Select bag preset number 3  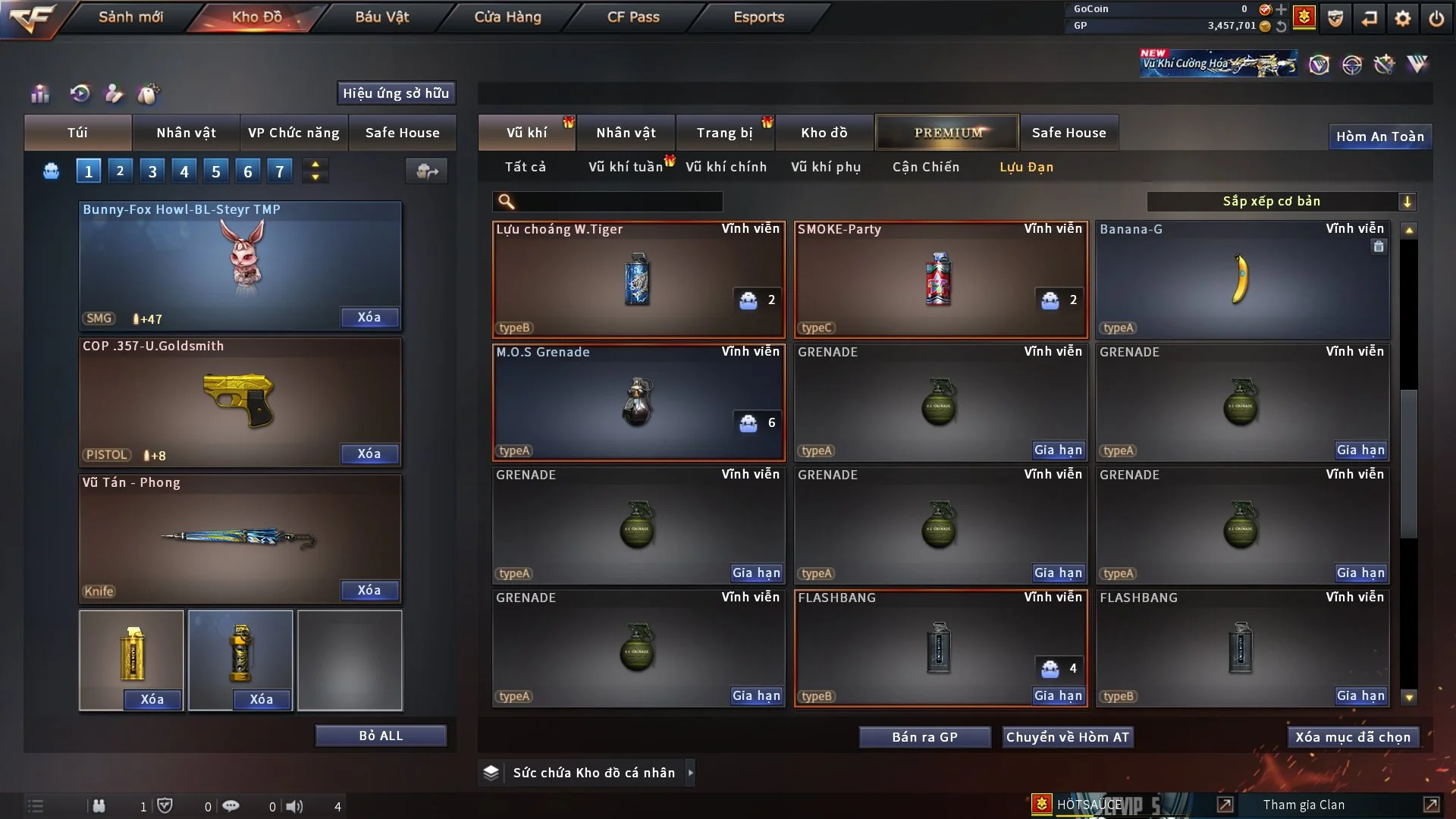[x=152, y=171]
